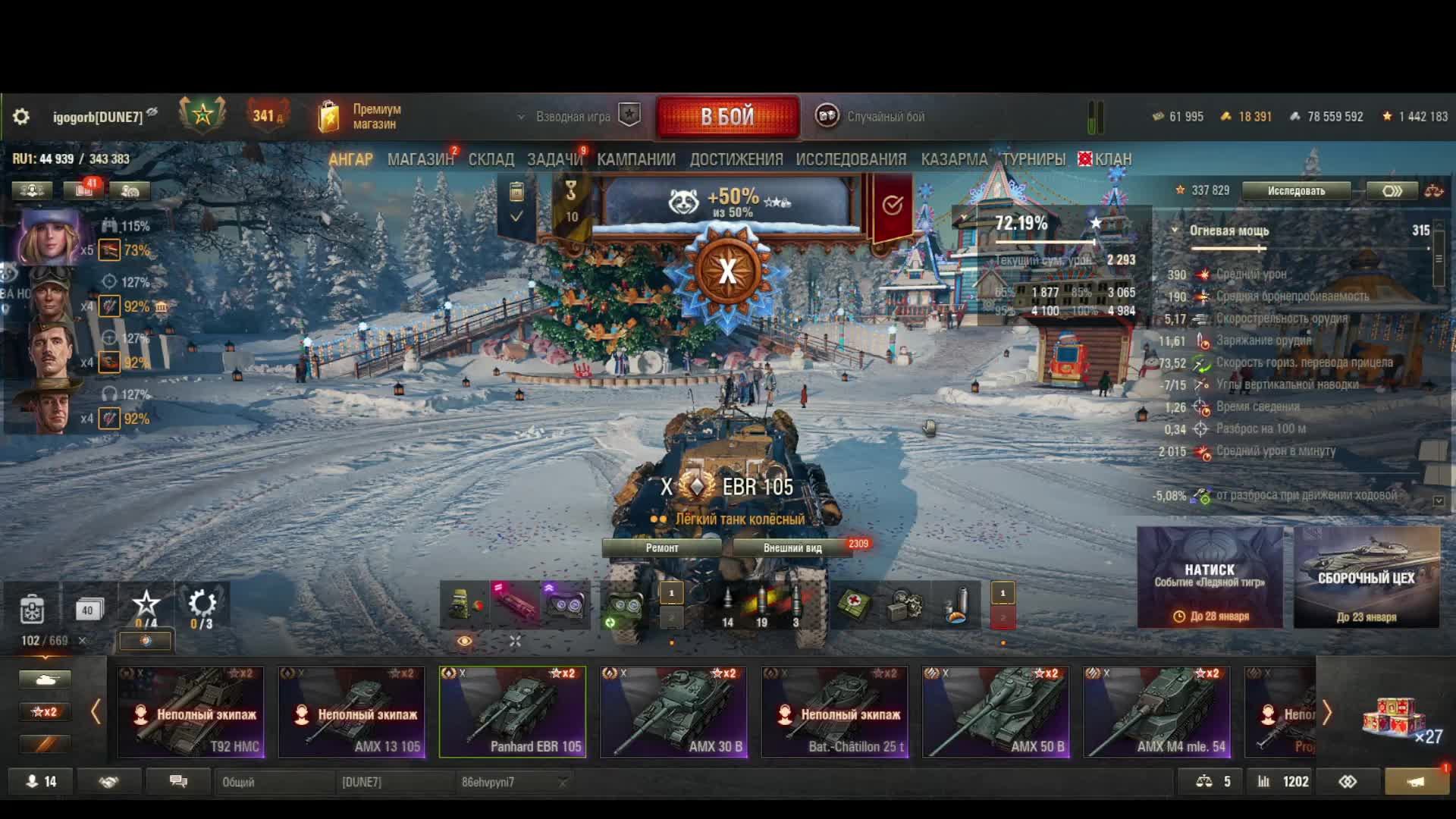1456x819 pixels.
Task: Open the ИССЛЕДОВАНИЯ tab
Action: 851,159
